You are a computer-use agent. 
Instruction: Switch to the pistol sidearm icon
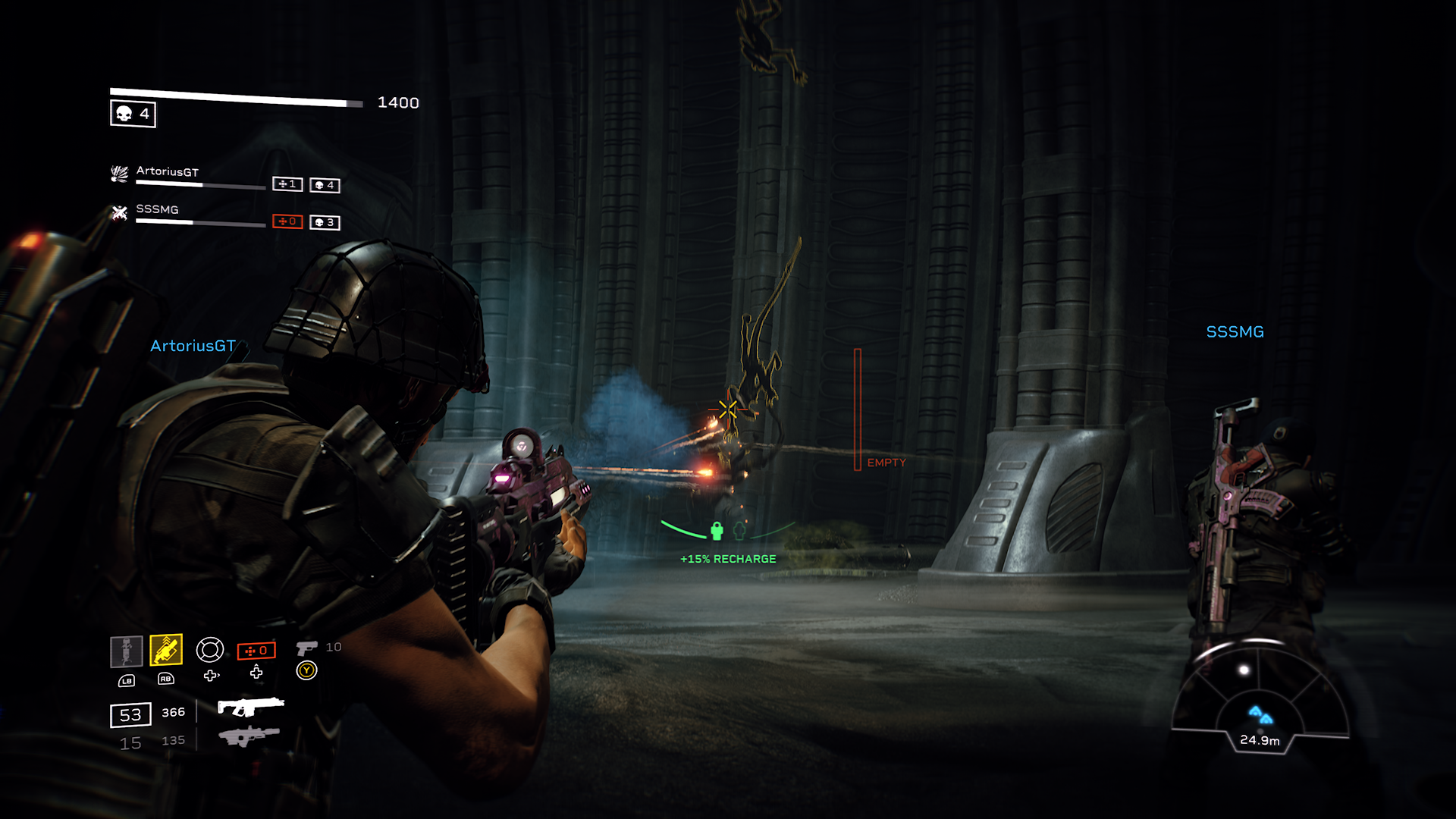[x=306, y=648]
